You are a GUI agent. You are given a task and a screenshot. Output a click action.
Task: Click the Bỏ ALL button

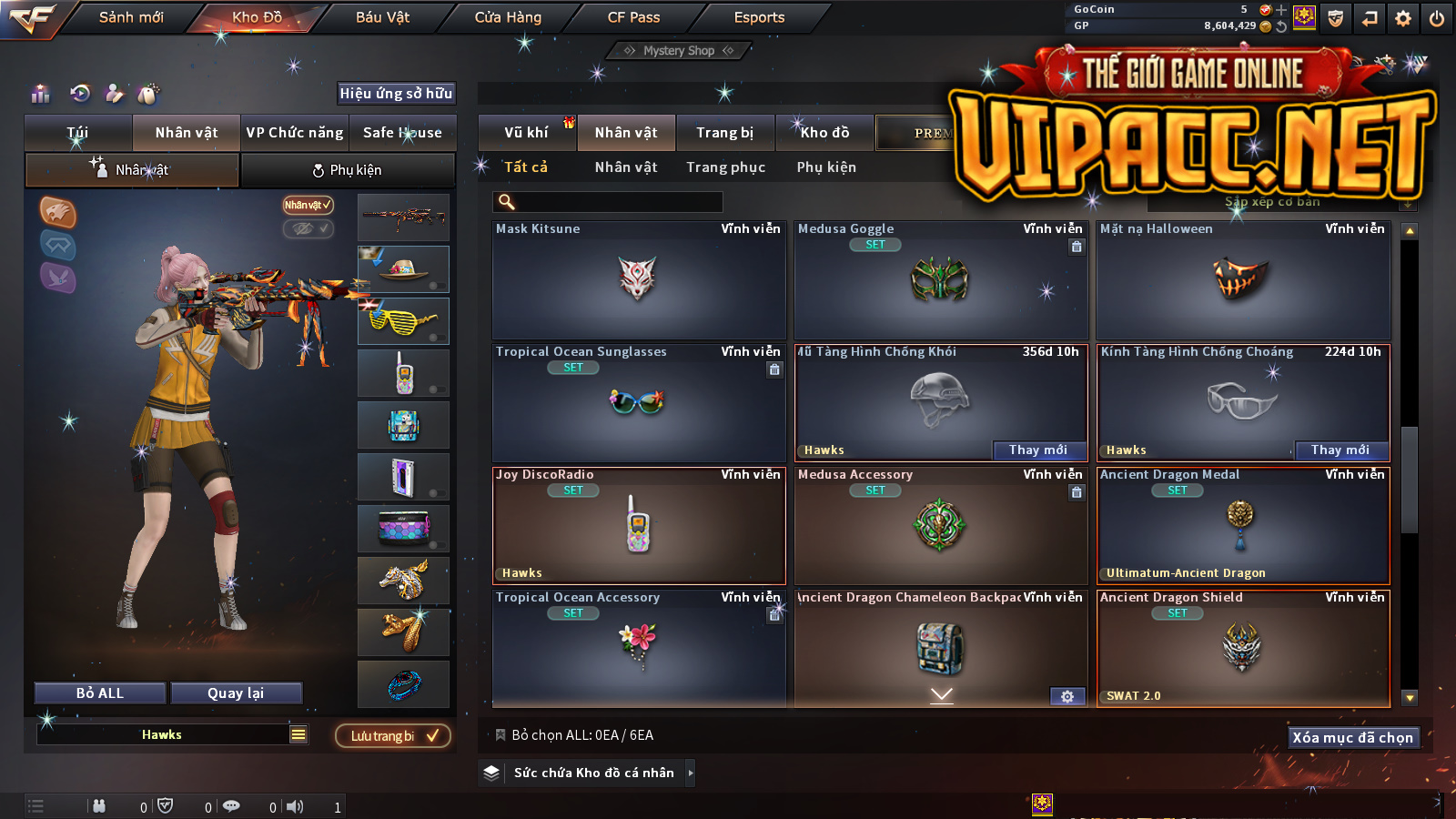(x=100, y=693)
